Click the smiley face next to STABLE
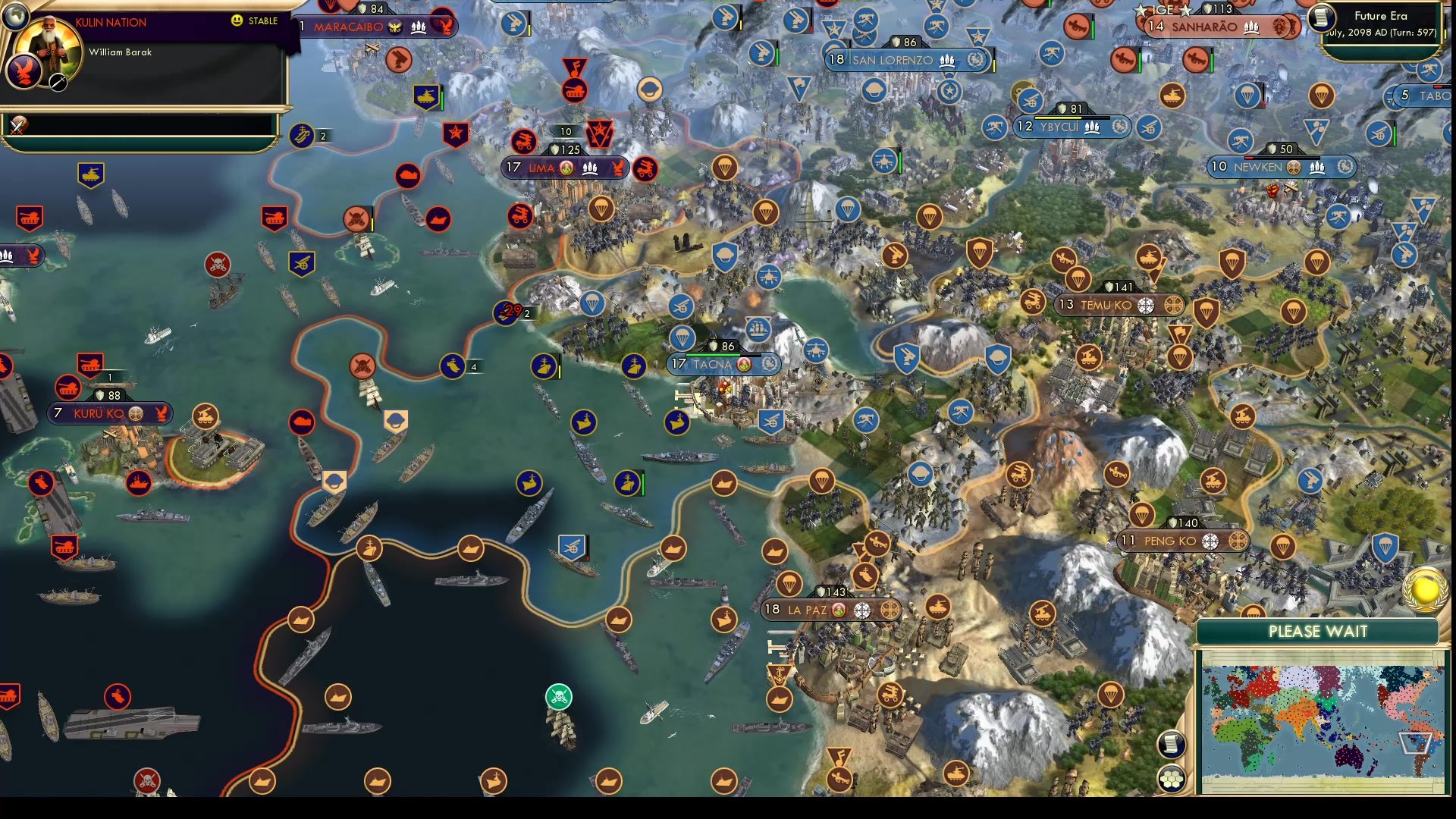 click(237, 20)
